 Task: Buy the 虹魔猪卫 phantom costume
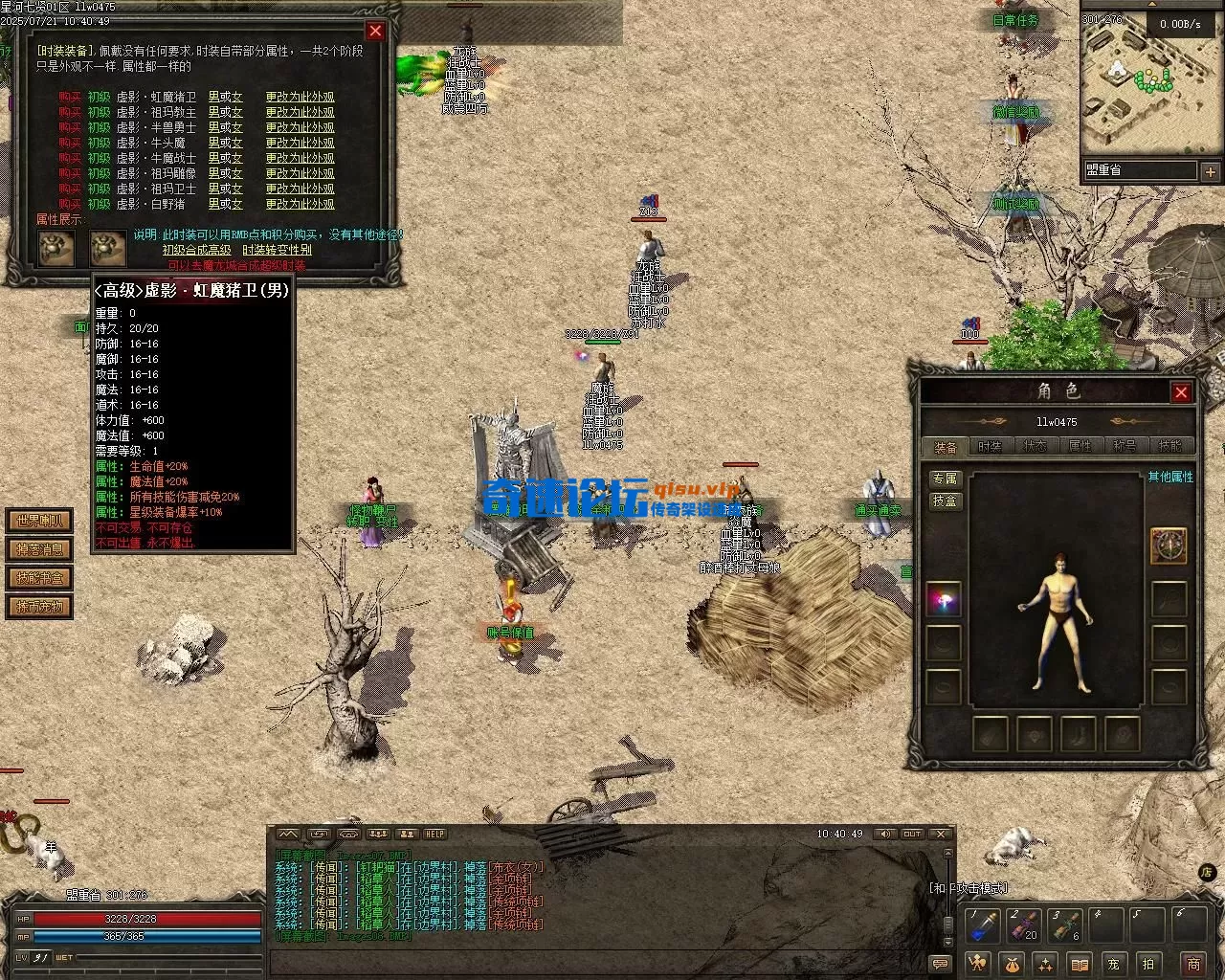tap(69, 97)
